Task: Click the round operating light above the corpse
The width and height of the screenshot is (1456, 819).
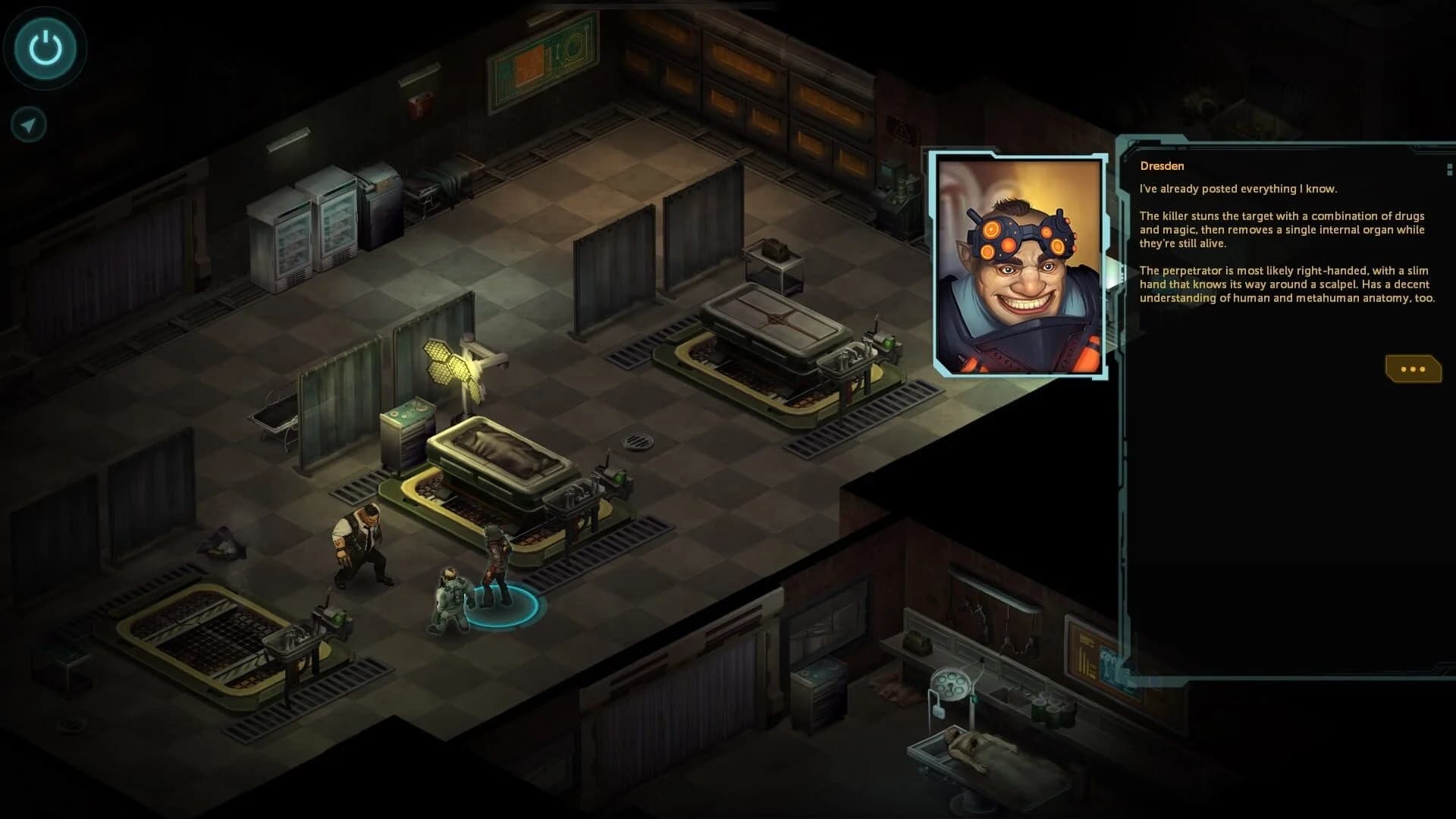Action: pos(952,682)
